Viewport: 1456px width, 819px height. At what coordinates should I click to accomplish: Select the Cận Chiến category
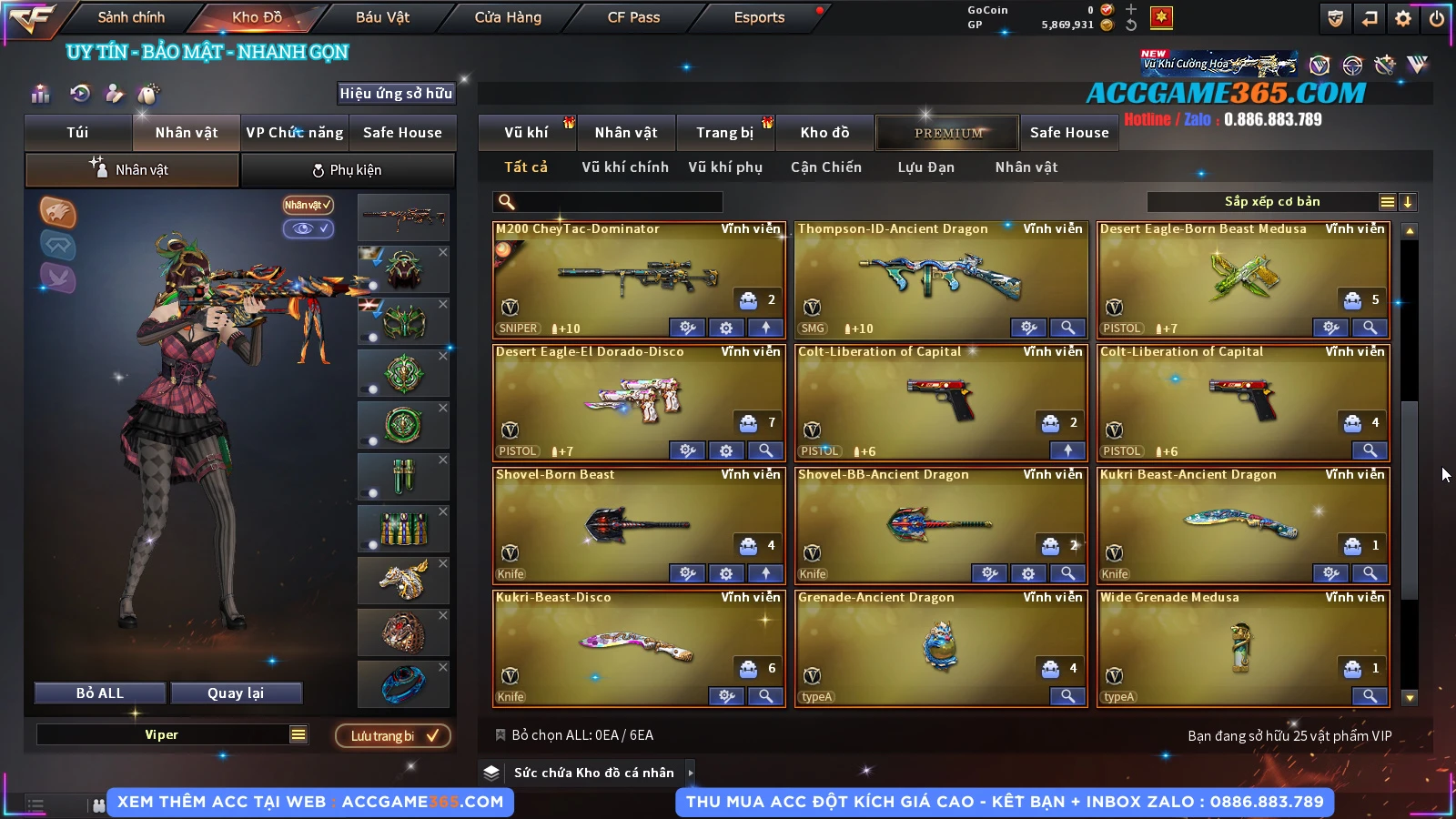pos(826,167)
